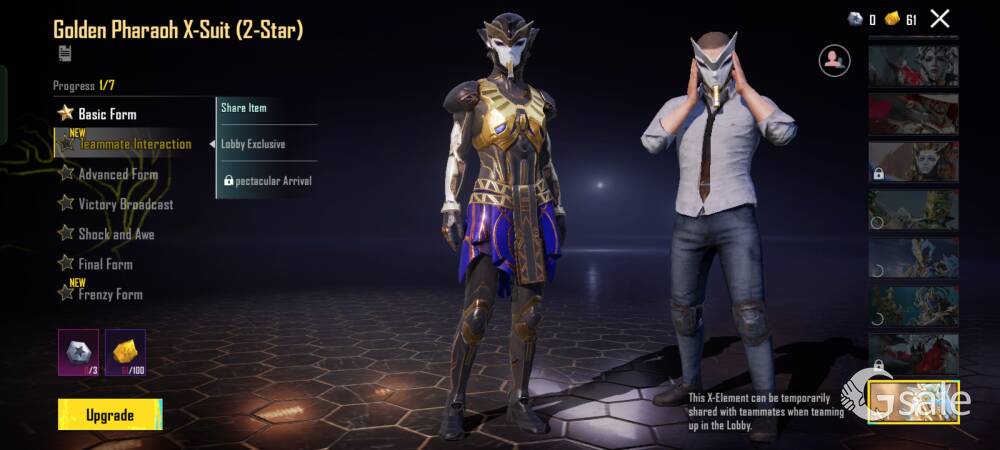Viewport: 1000px width, 450px height.
Task: Click the character profile icon
Action: pyautogui.click(x=833, y=60)
